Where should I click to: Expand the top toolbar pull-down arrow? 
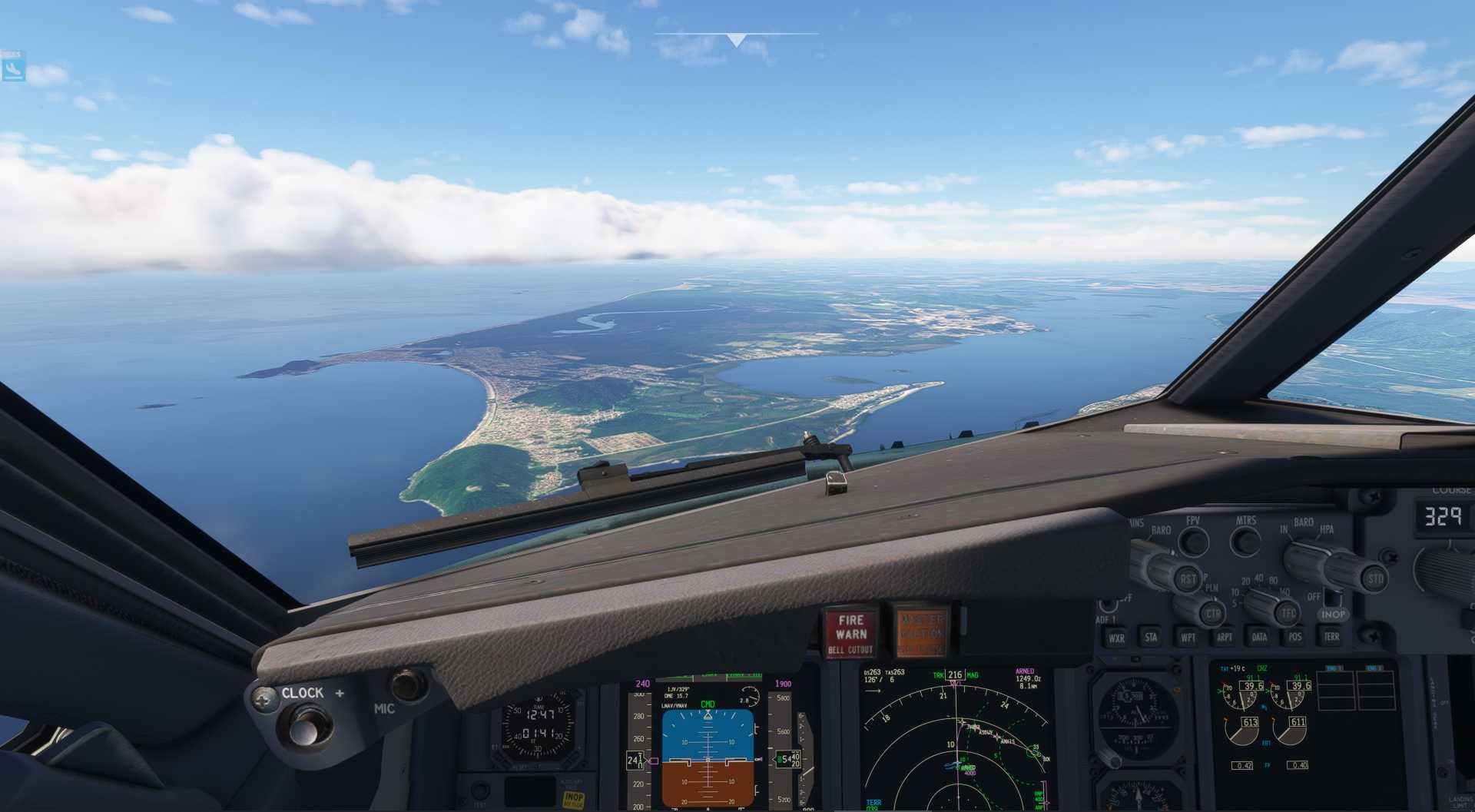point(736,40)
